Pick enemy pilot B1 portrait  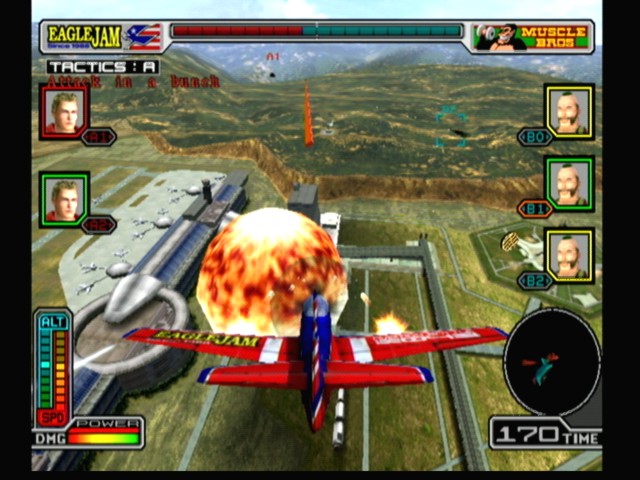569,182
